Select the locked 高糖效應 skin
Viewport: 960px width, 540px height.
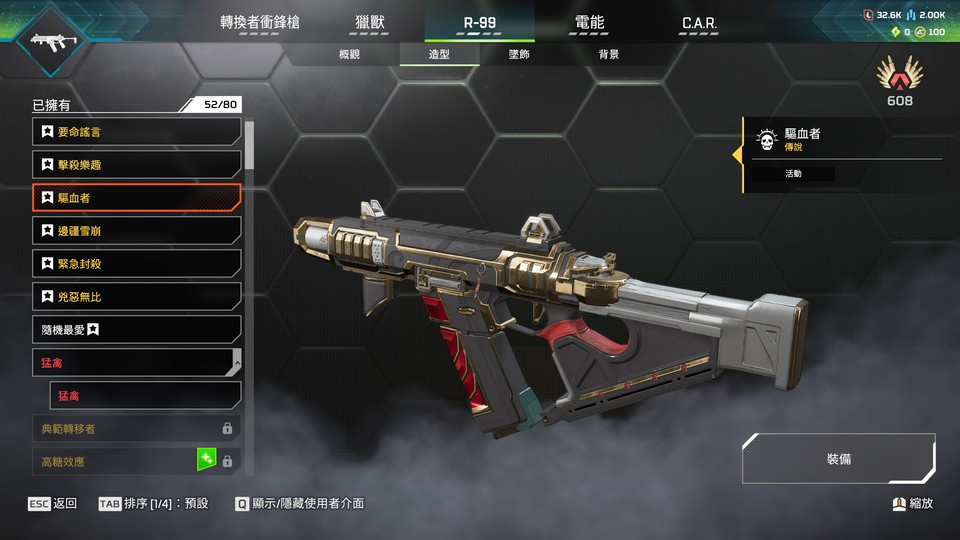(x=136, y=461)
